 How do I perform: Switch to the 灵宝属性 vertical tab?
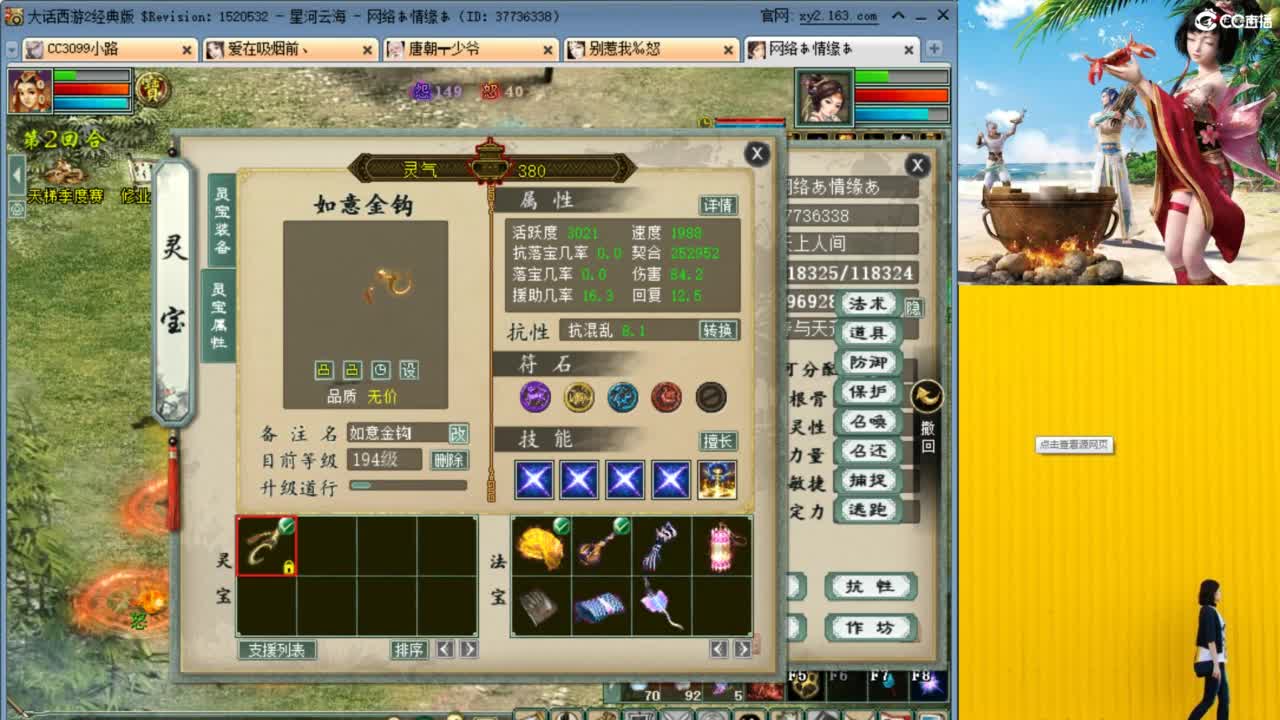220,320
